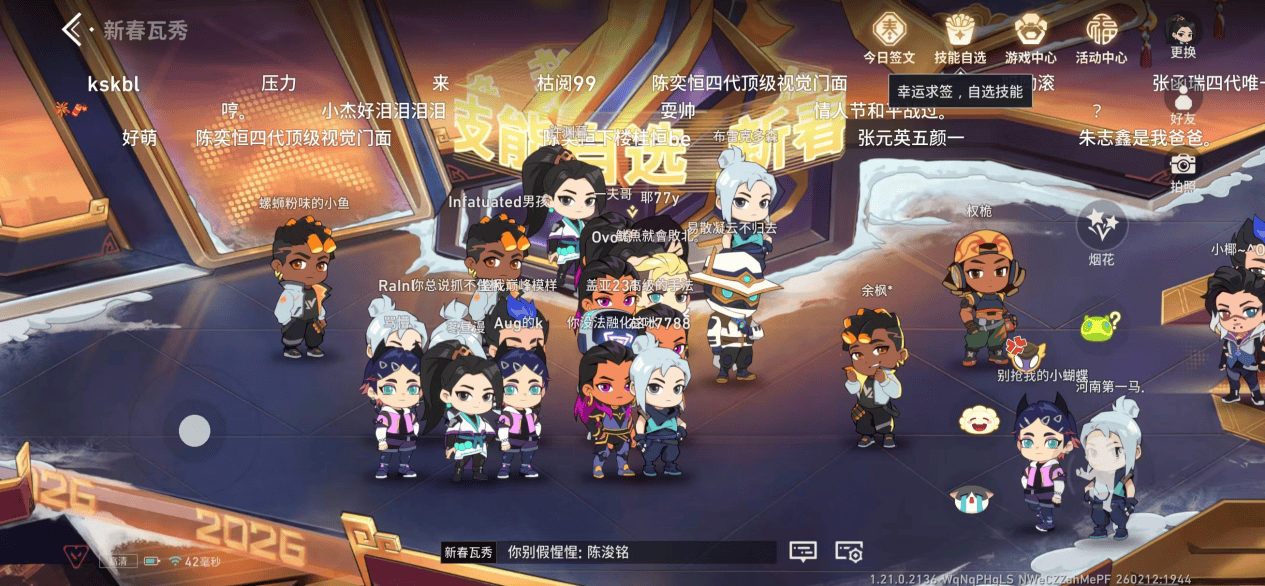This screenshot has height=586, width=1265.
Task: Open 游戏中心 game center
Action: point(1030,37)
